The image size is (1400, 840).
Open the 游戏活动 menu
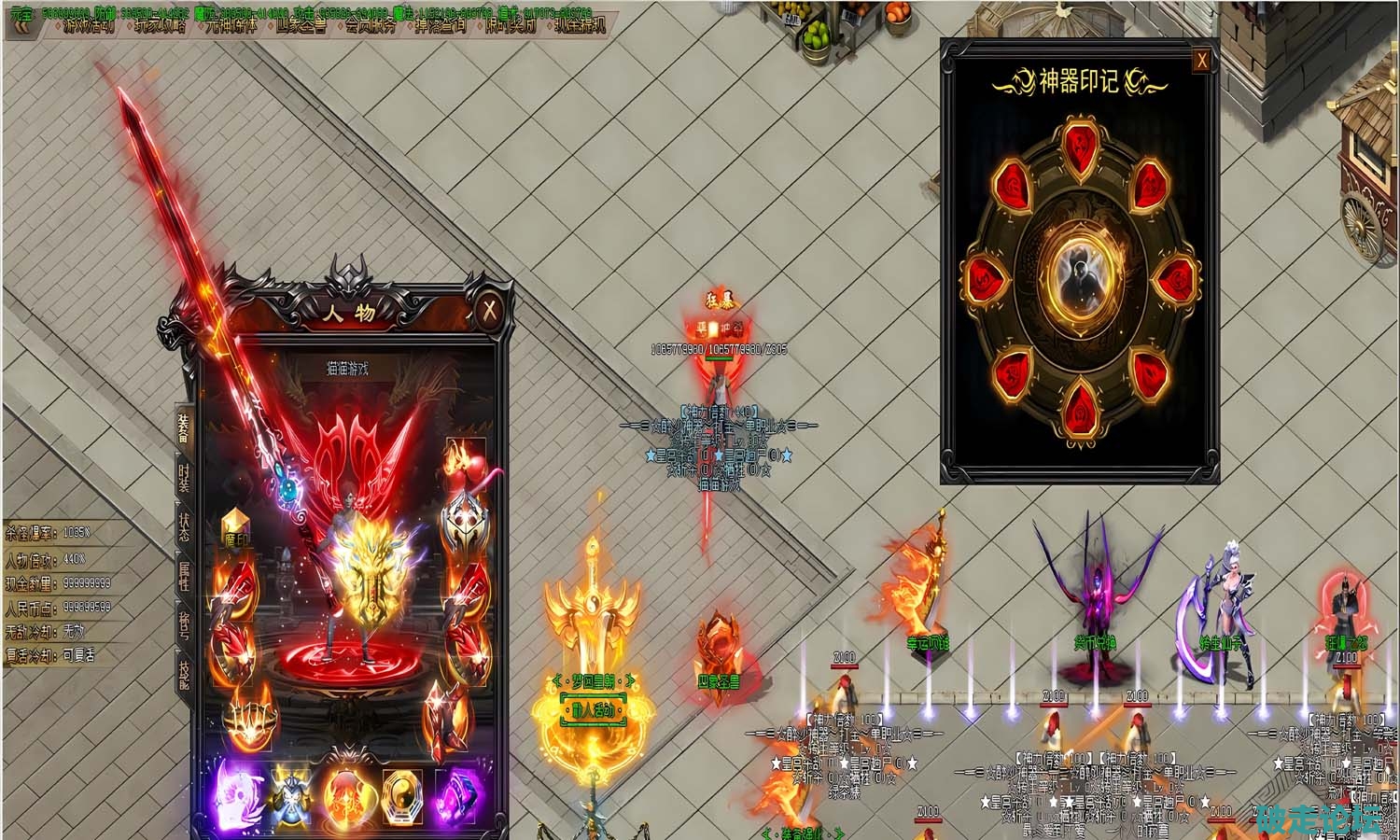[89, 25]
